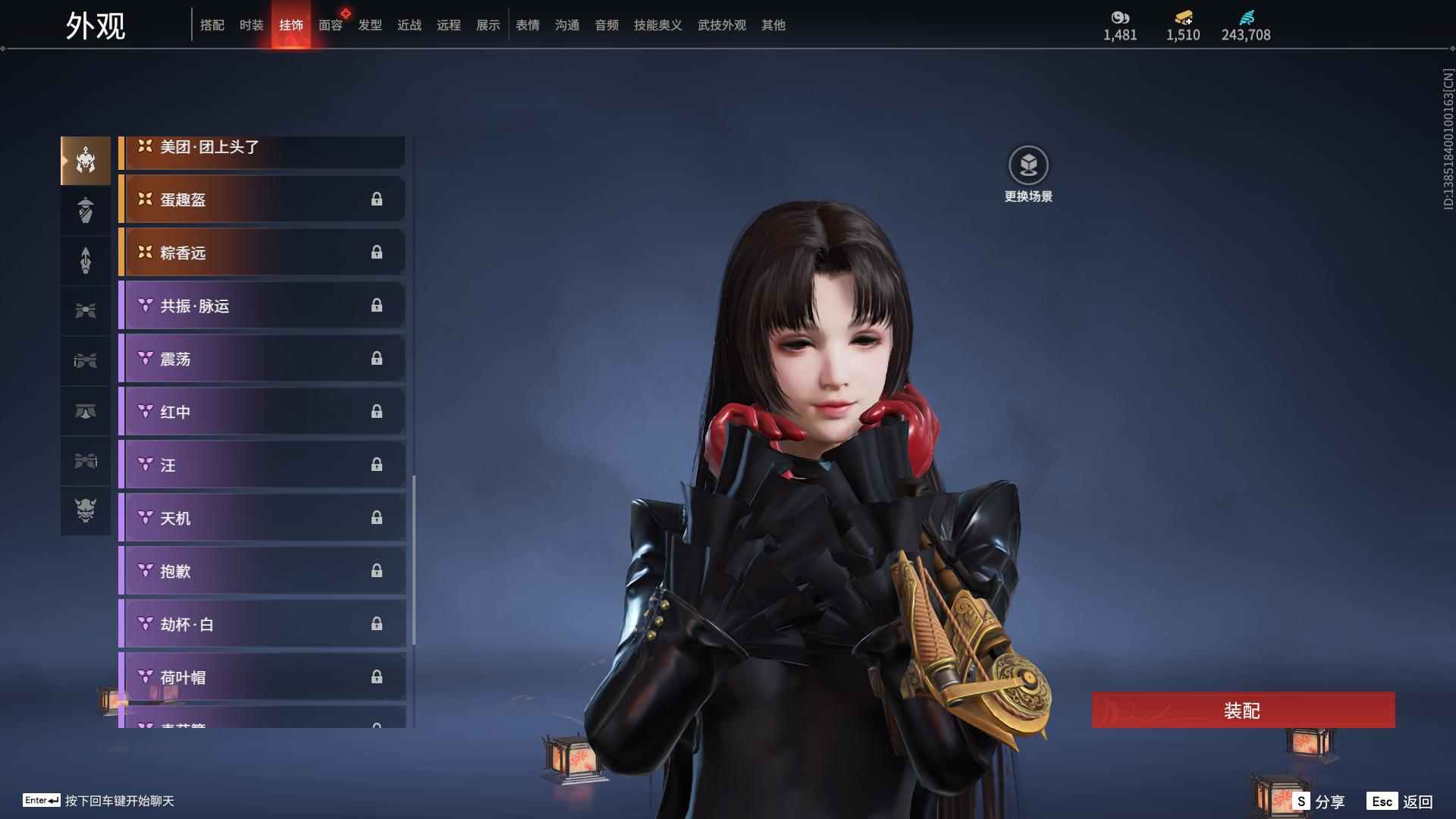Open the 面容 tab with red badge
Viewport: 1456px width, 819px height.
(331, 25)
